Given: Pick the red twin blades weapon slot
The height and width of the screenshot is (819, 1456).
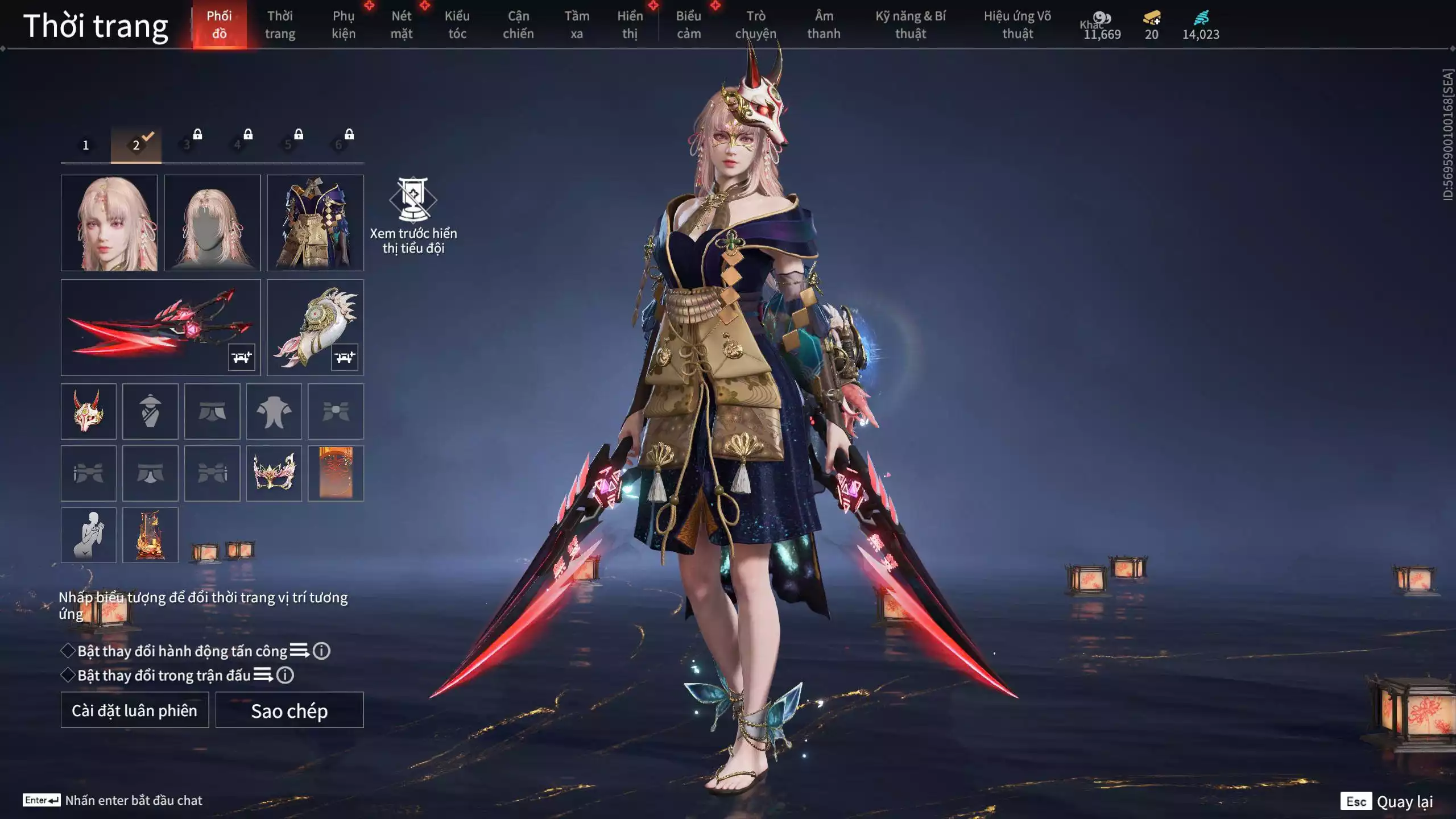Looking at the screenshot, I should (160, 327).
